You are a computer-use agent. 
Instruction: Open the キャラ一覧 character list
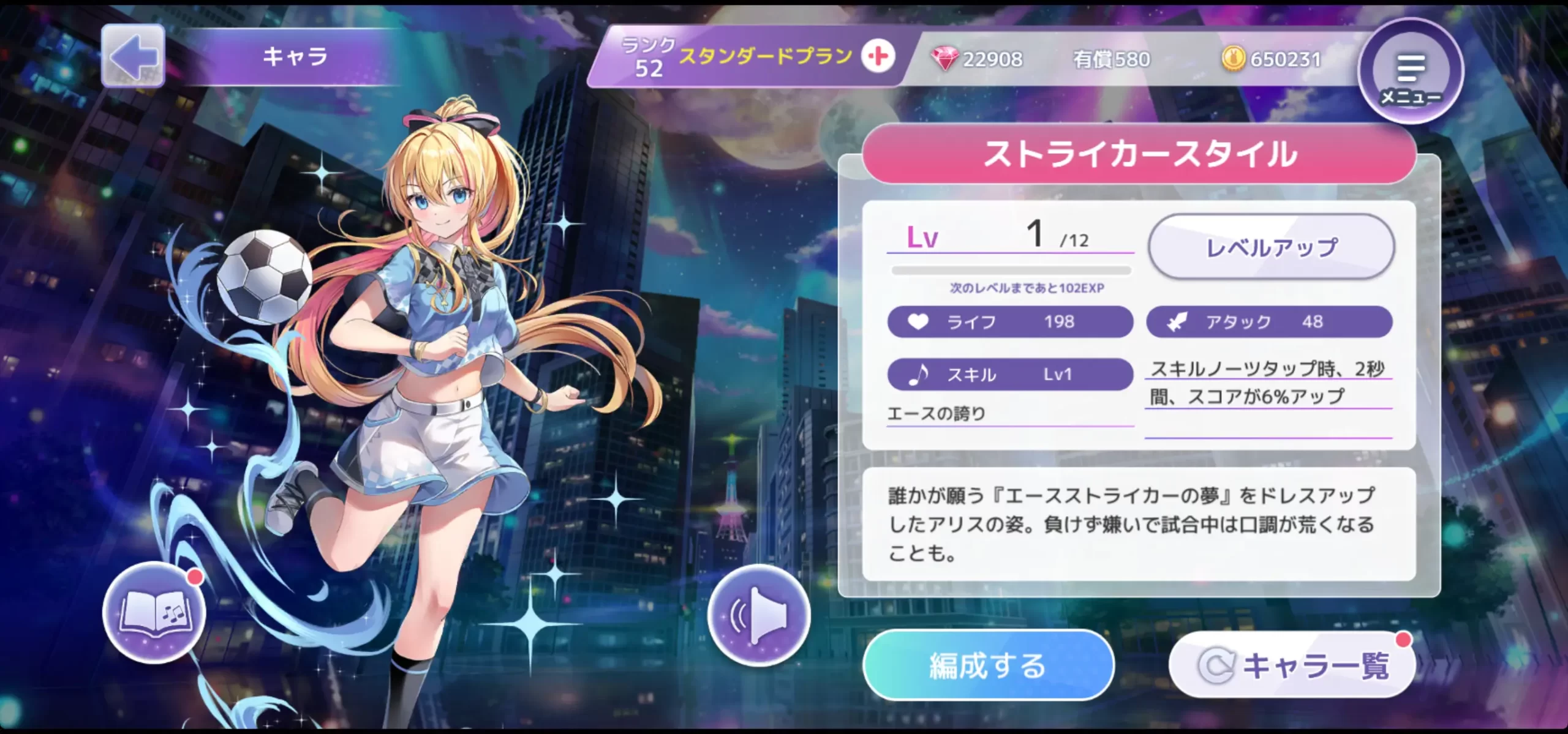coord(1292,665)
